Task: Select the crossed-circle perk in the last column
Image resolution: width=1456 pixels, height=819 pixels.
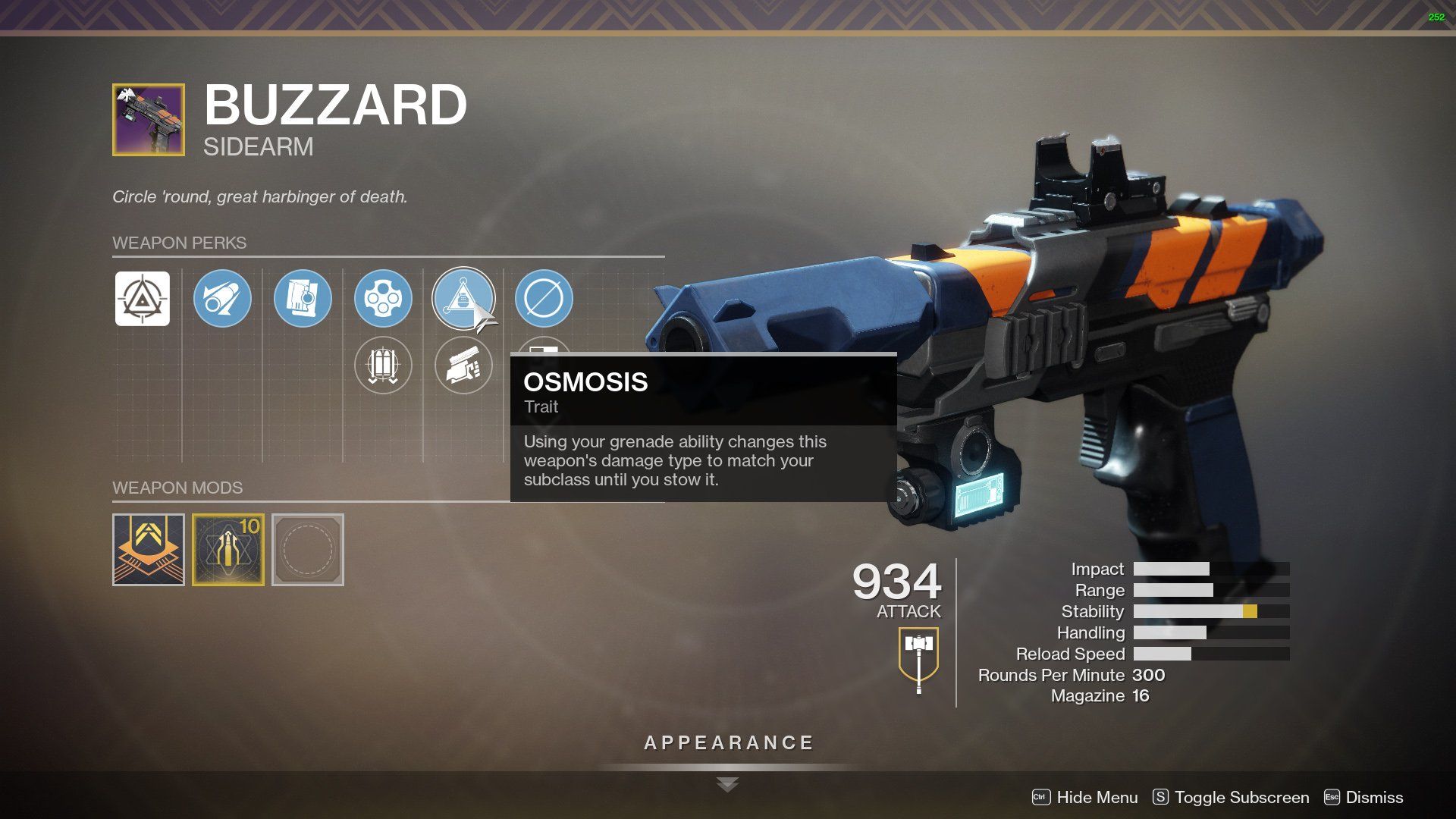Action: point(544,299)
